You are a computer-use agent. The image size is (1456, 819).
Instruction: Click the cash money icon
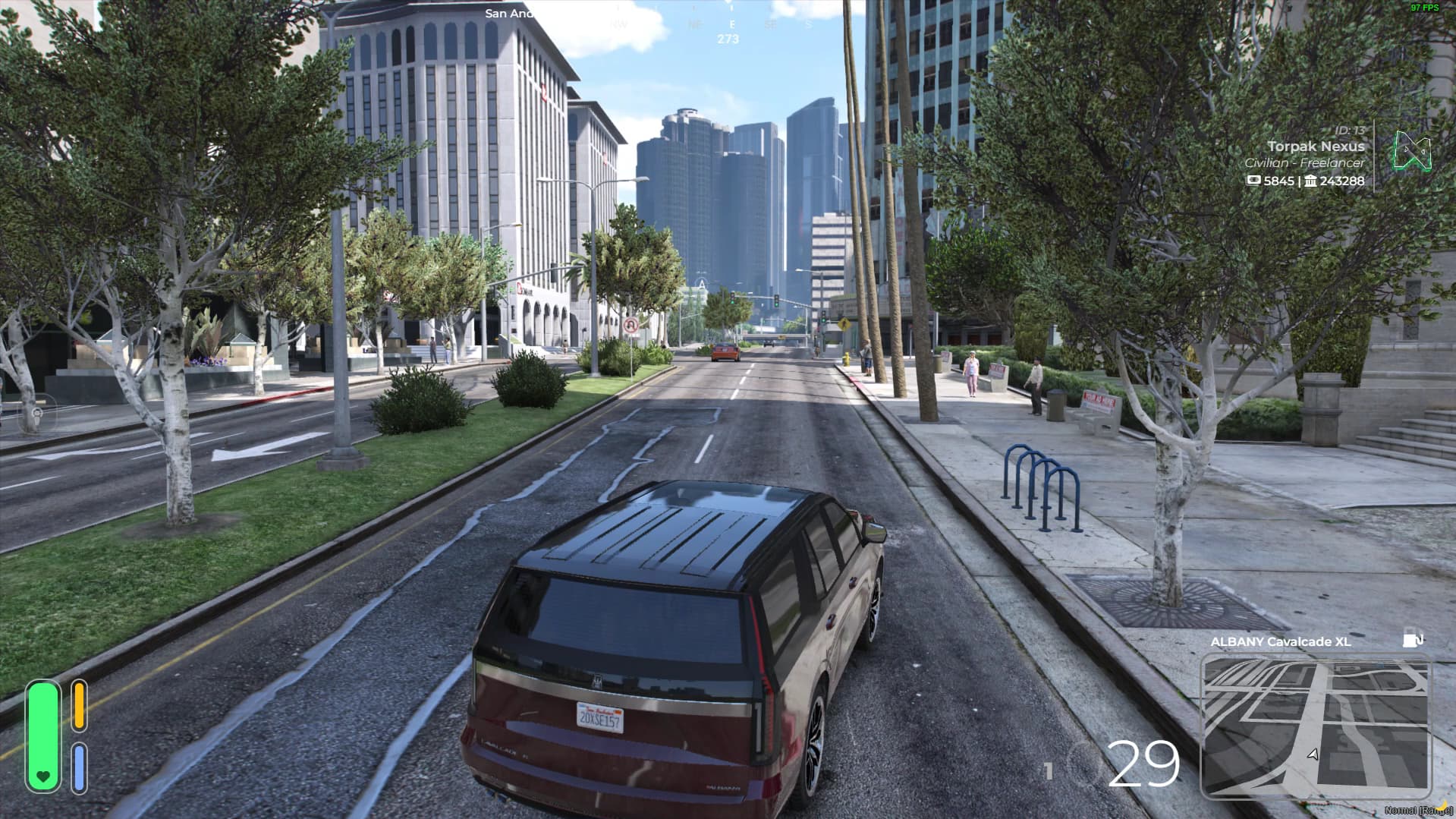click(1253, 181)
